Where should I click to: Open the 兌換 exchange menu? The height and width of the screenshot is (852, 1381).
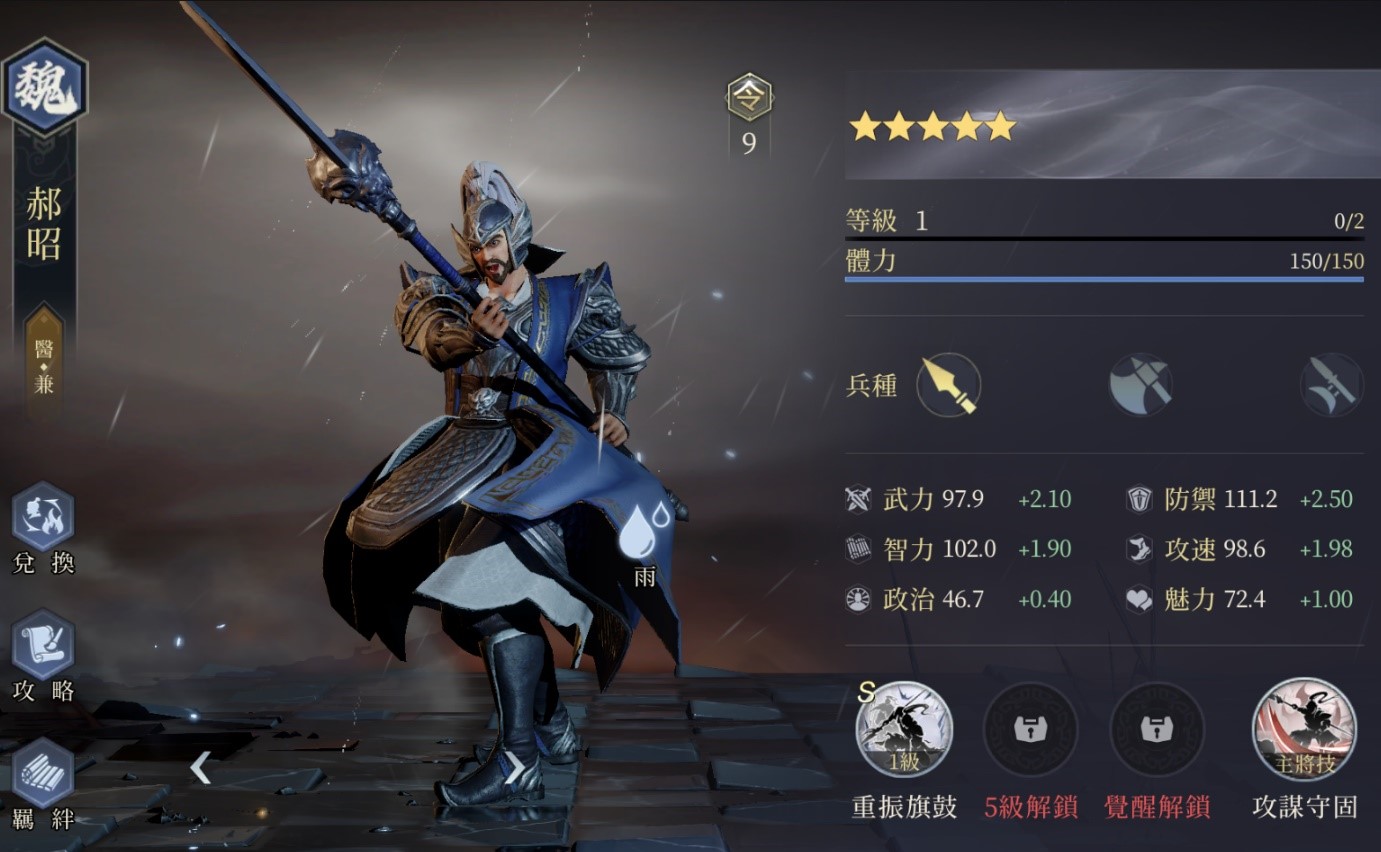(43, 518)
